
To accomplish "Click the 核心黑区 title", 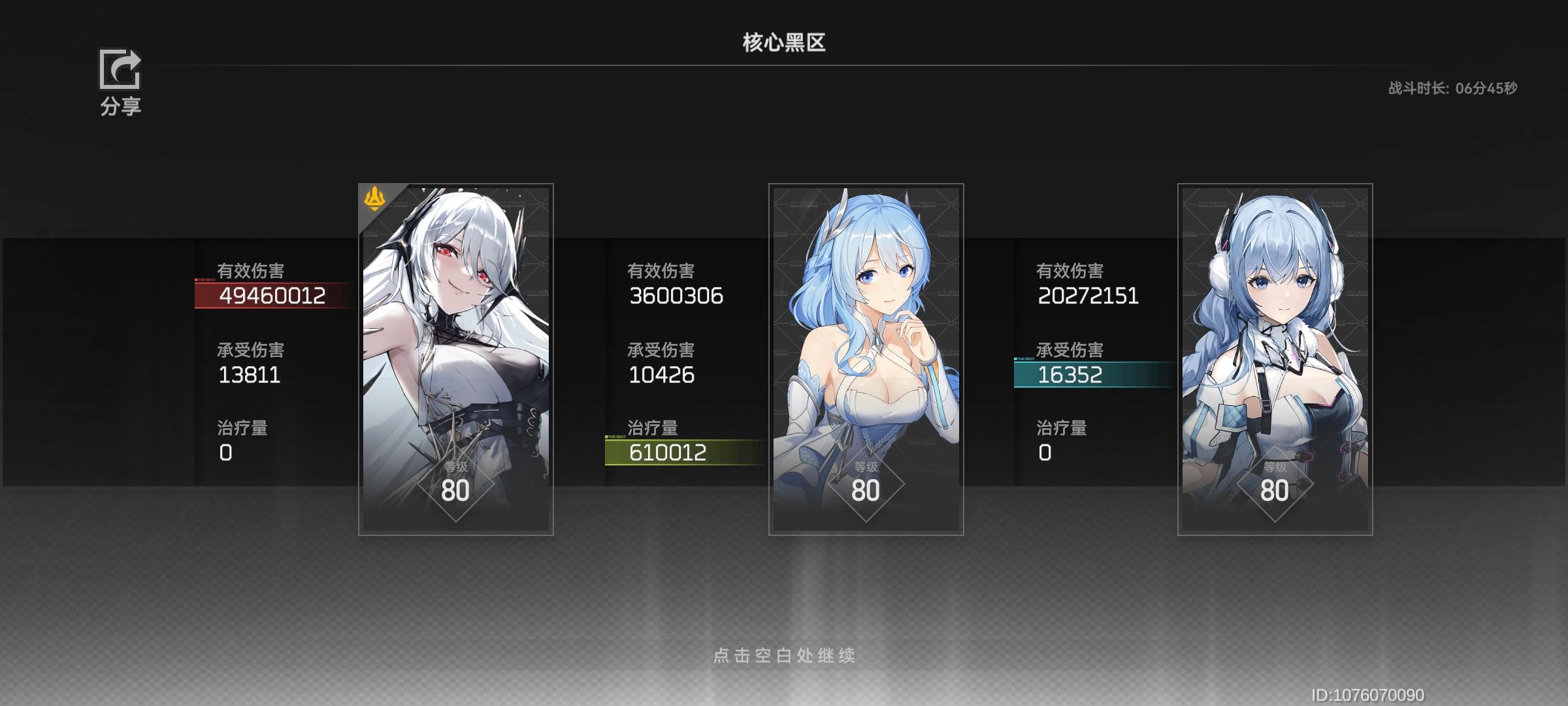I will coord(782,41).
